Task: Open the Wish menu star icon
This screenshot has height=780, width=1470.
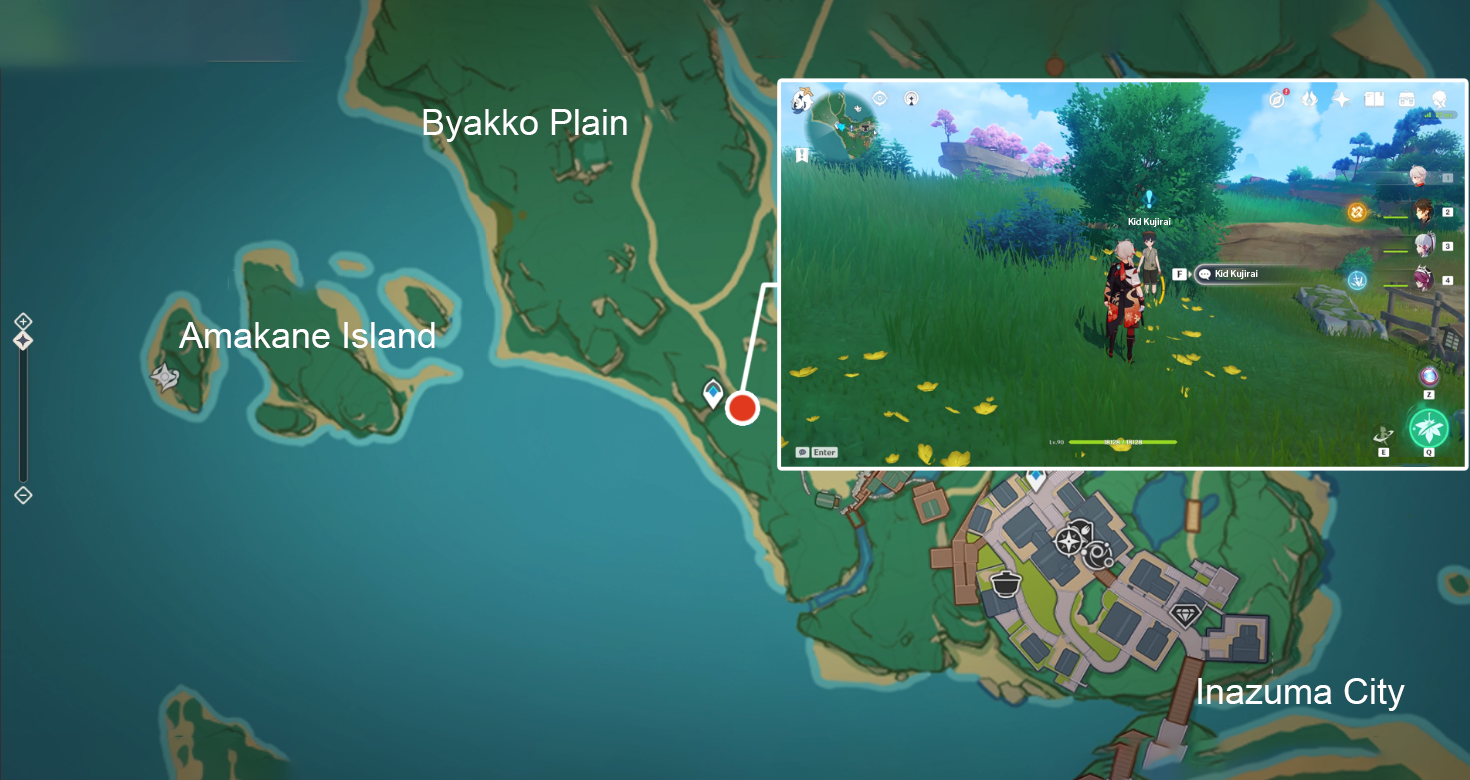Action: pyautogui.click(x=1342, y=98)
